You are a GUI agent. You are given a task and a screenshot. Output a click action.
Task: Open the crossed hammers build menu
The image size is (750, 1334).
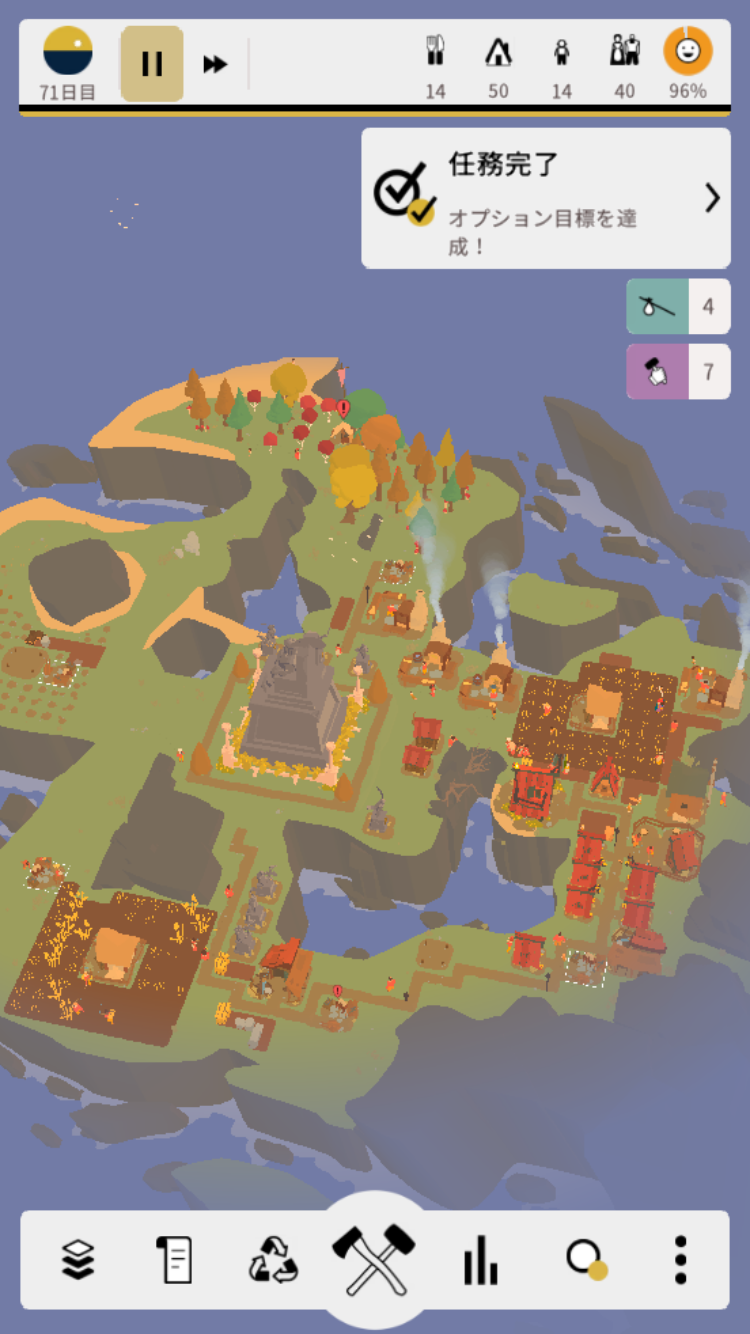click(374, 1257)
